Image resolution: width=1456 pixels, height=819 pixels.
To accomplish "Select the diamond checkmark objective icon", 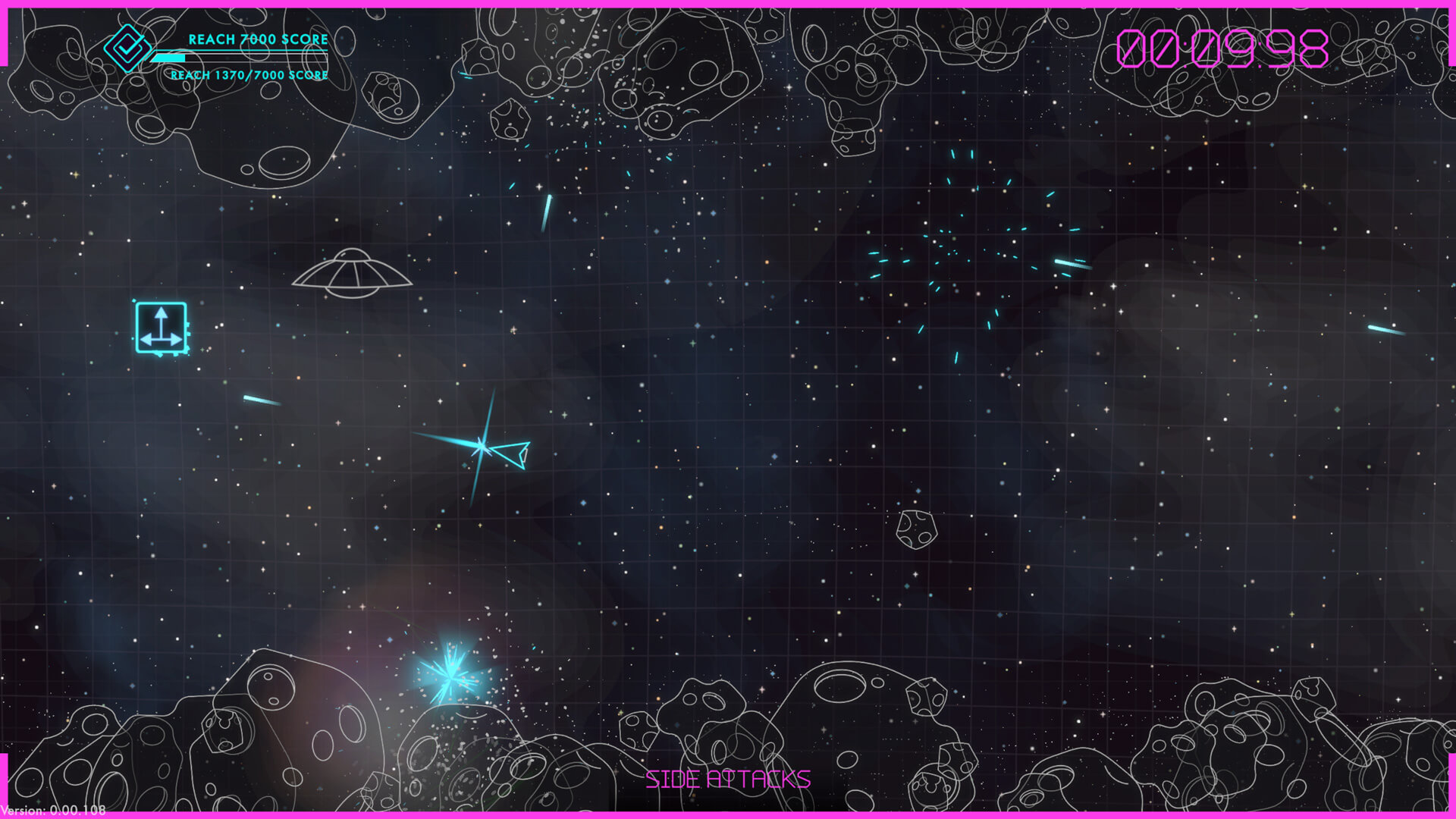I will (x=127, y=48).
